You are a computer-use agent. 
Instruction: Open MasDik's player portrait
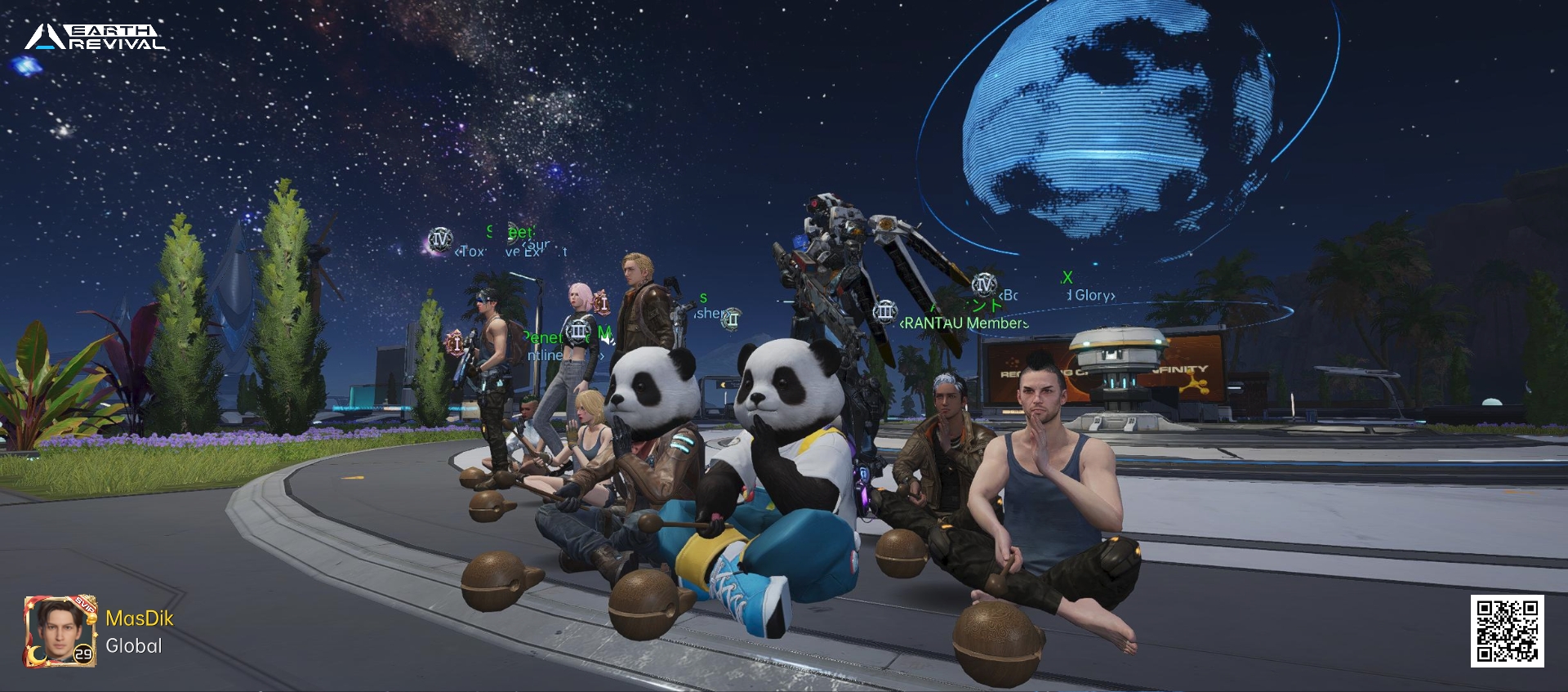pyautogui.click(x=60, y=632)
